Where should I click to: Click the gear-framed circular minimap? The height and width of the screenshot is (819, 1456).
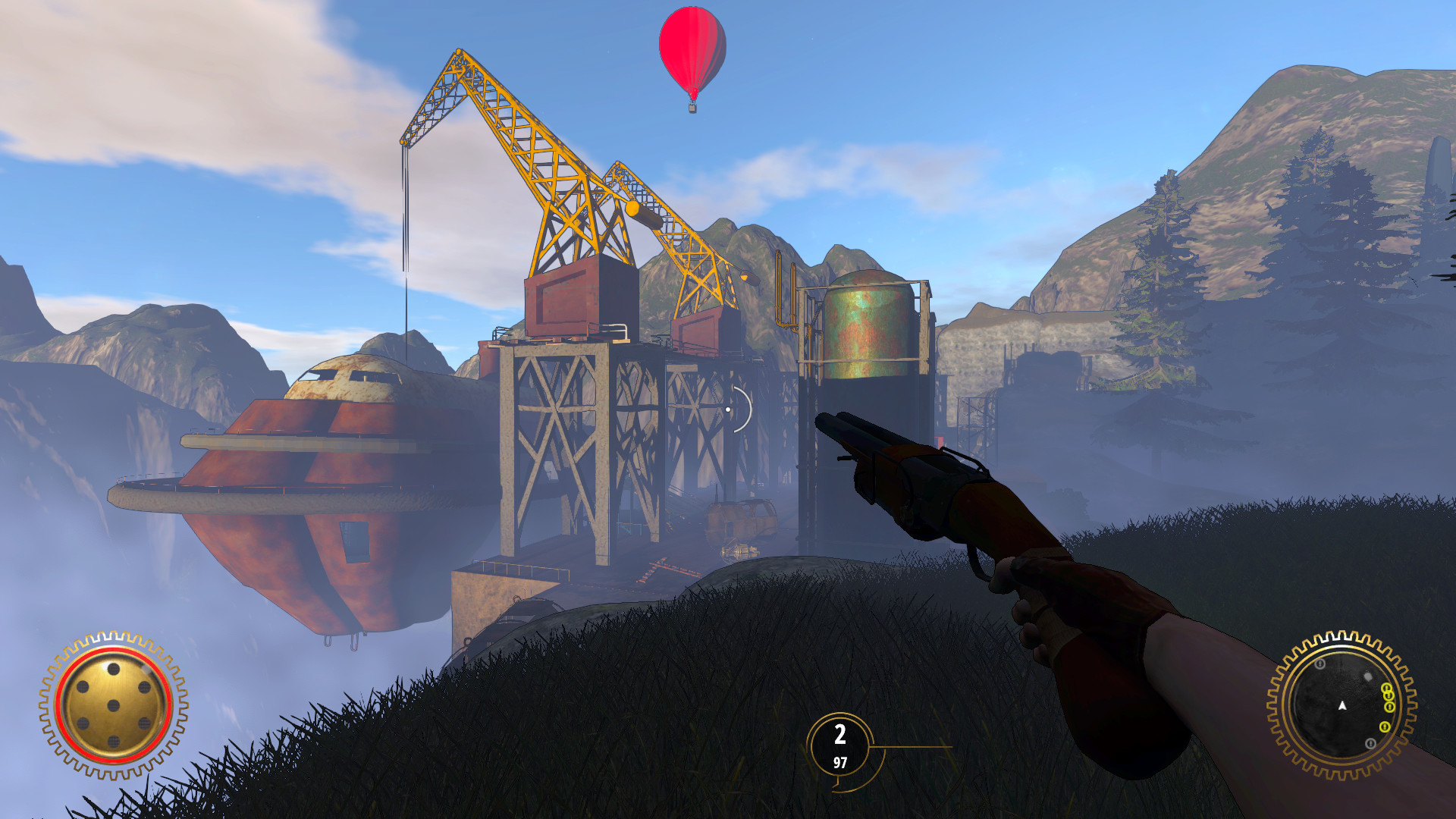(1341, 705)
